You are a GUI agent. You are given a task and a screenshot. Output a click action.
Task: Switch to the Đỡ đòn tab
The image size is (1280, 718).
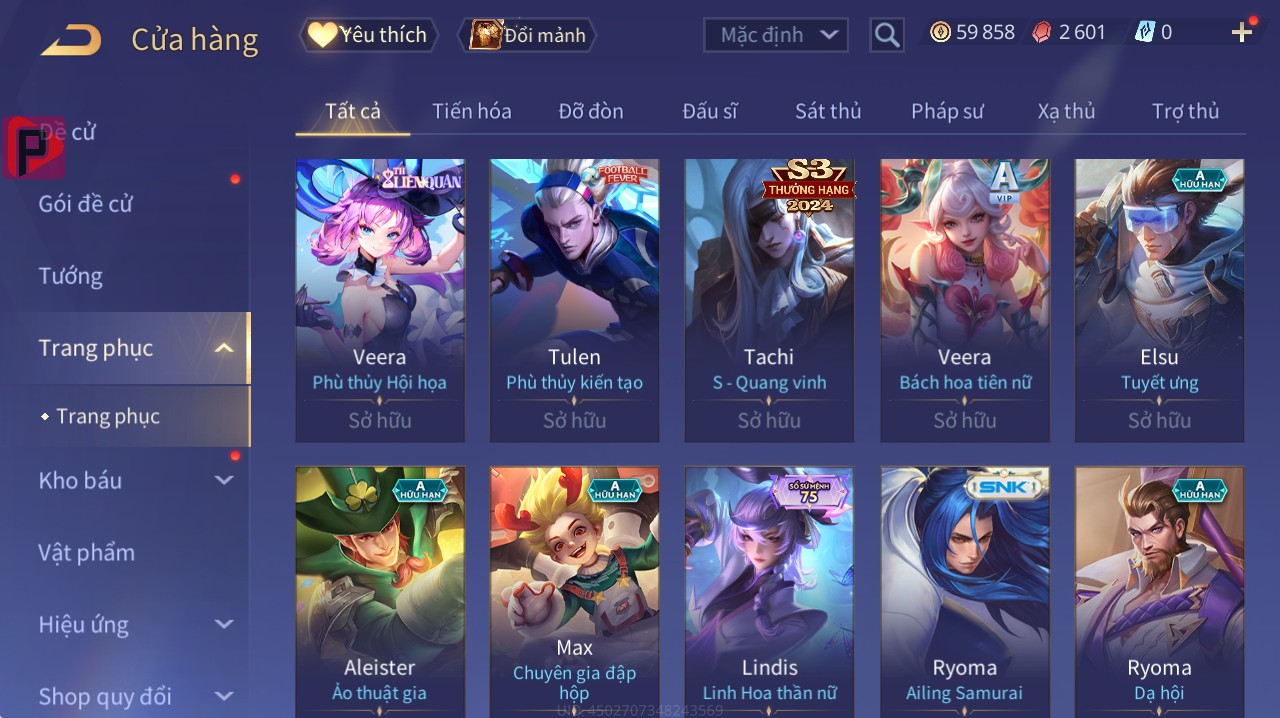590,111
